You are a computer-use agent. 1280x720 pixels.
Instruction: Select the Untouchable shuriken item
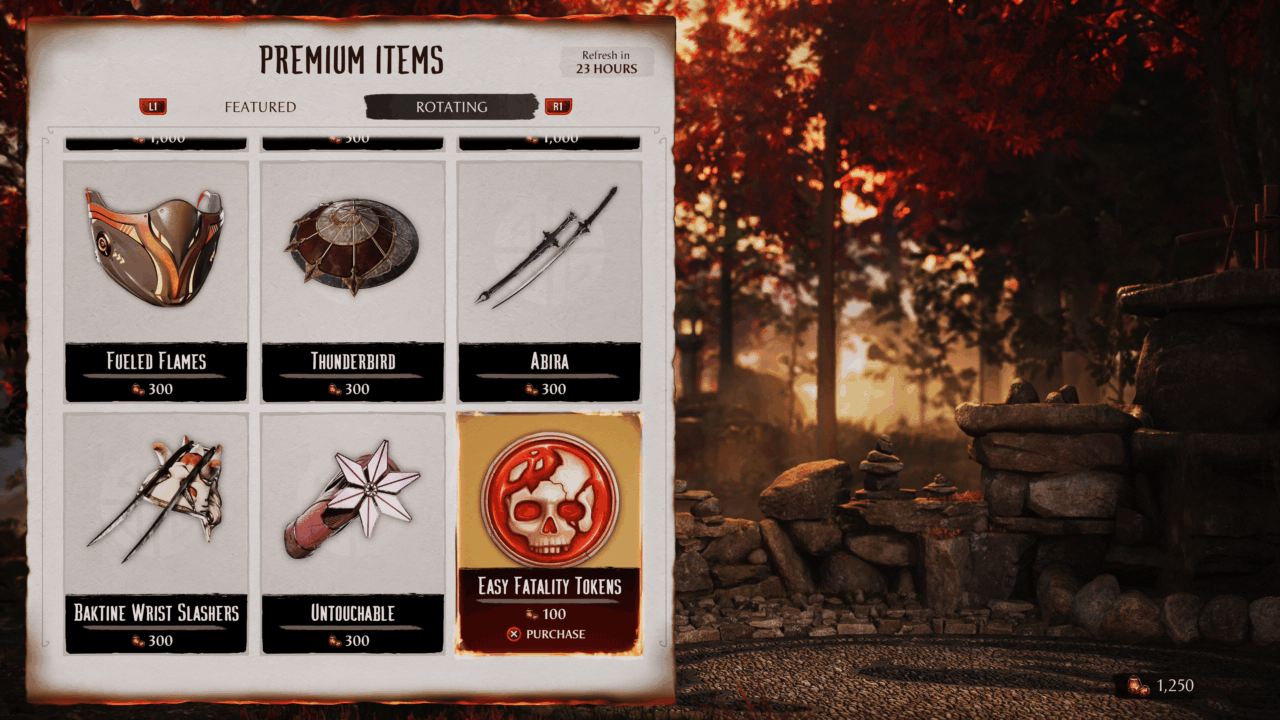352,530
